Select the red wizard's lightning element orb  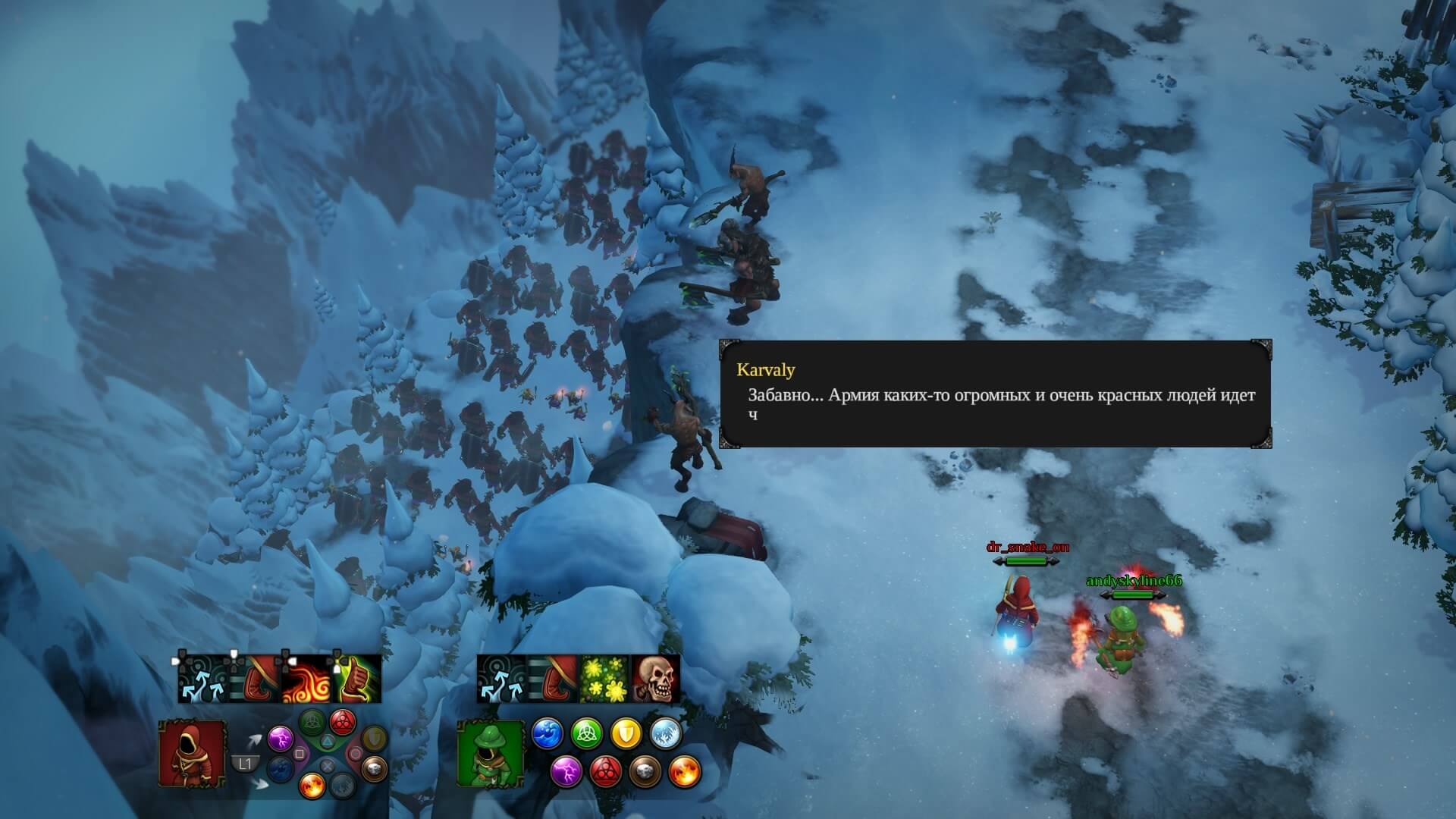click(280, 737)
